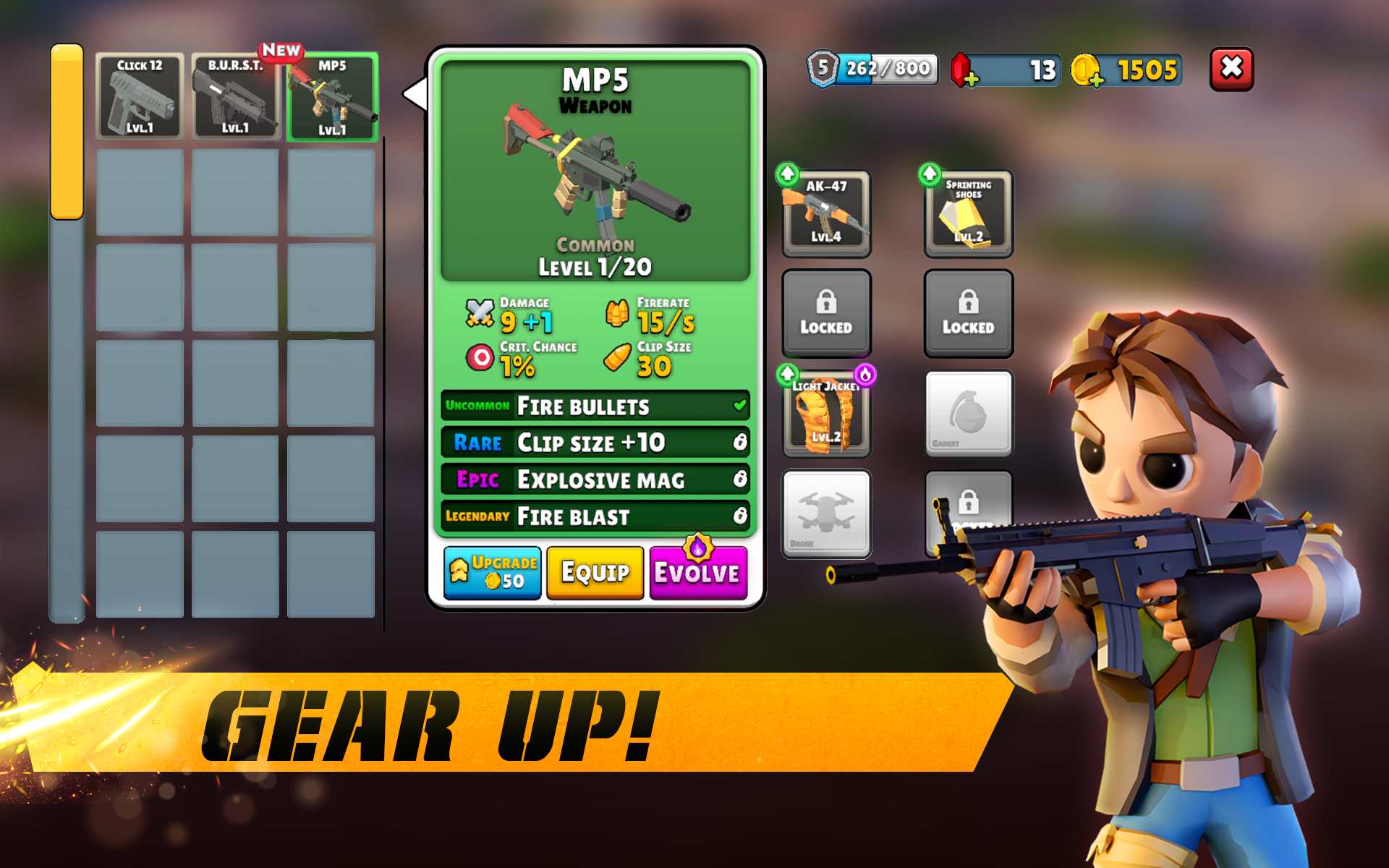Tap the unlock padlock on Clip size +10
The image size is (1389, 868).
[x=739, y=443]
